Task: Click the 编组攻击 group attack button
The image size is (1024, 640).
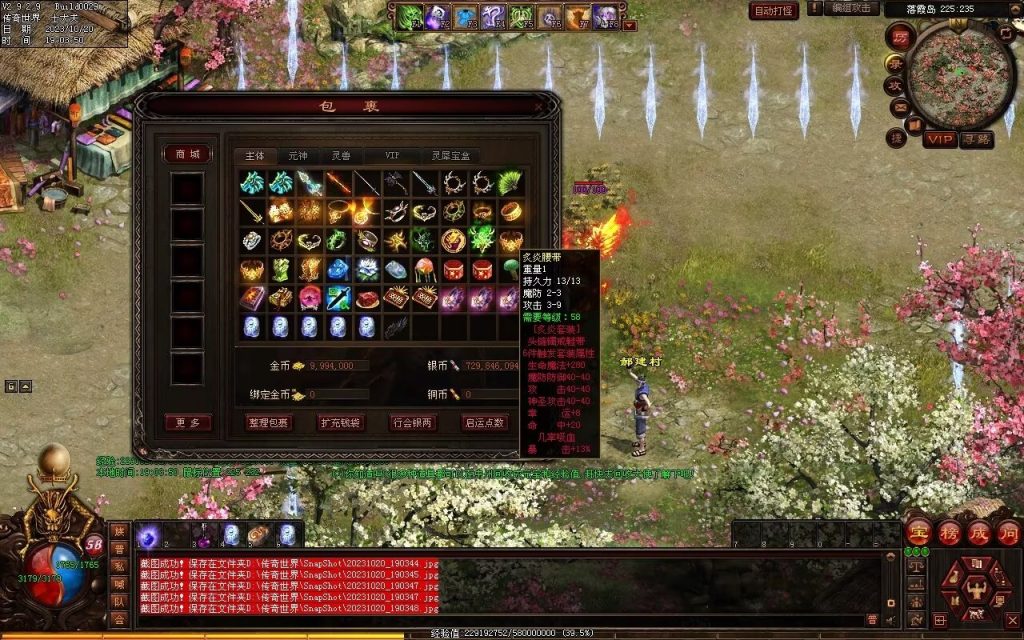Action: click(854, 8)
